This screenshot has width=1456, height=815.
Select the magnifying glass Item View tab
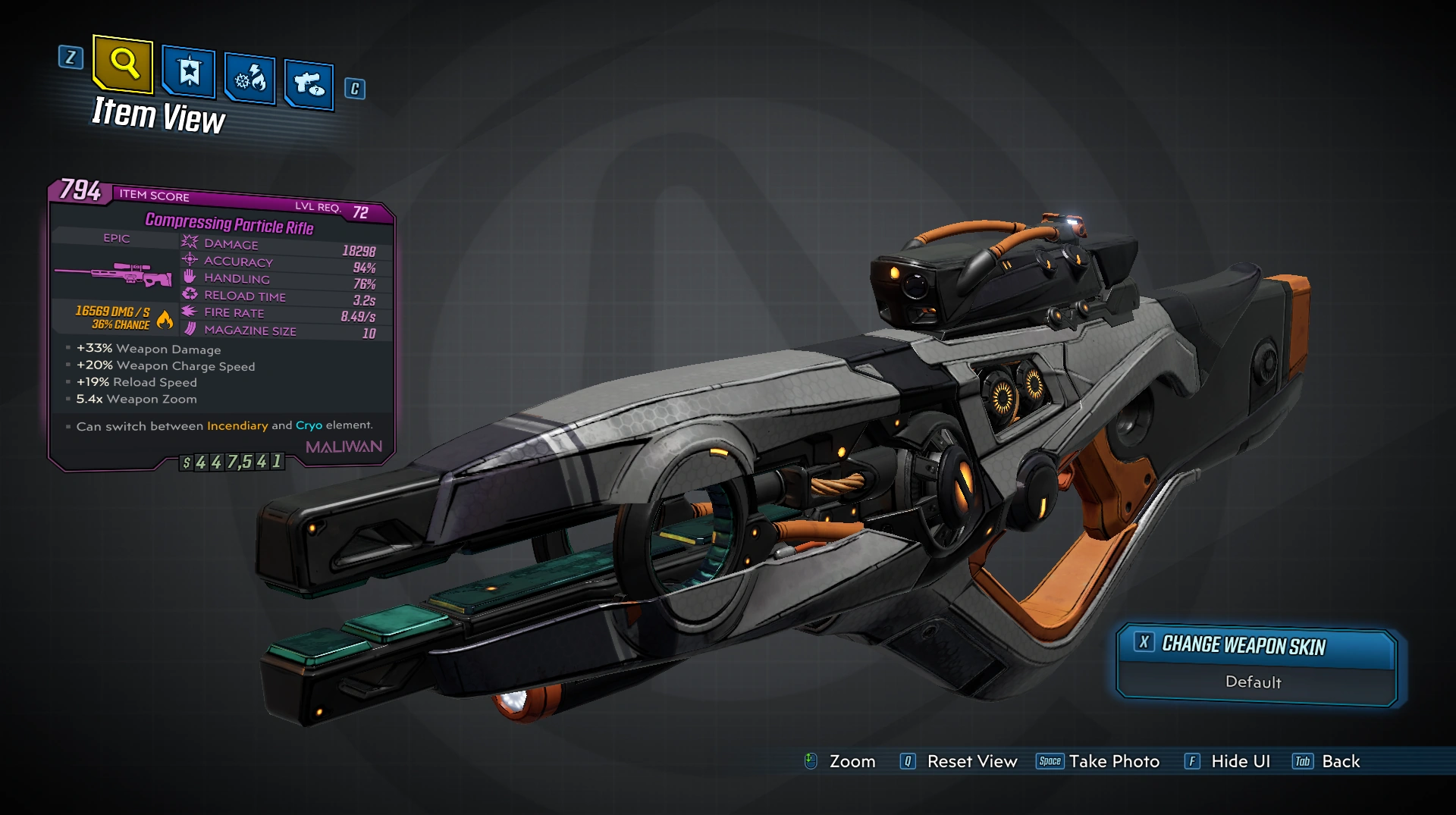(124, 64)
